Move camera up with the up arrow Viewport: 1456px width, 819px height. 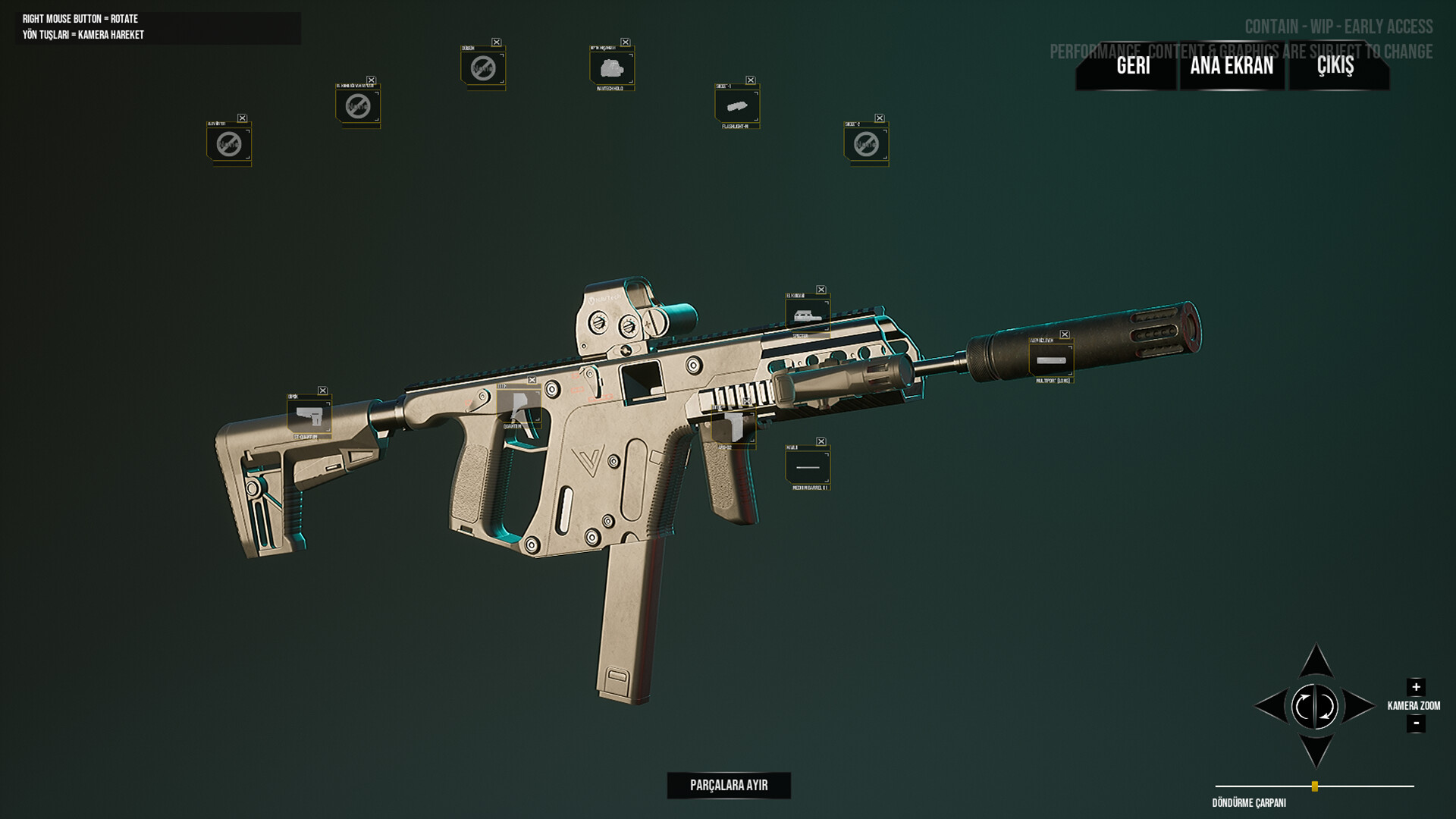click(x=1316, y=661)
